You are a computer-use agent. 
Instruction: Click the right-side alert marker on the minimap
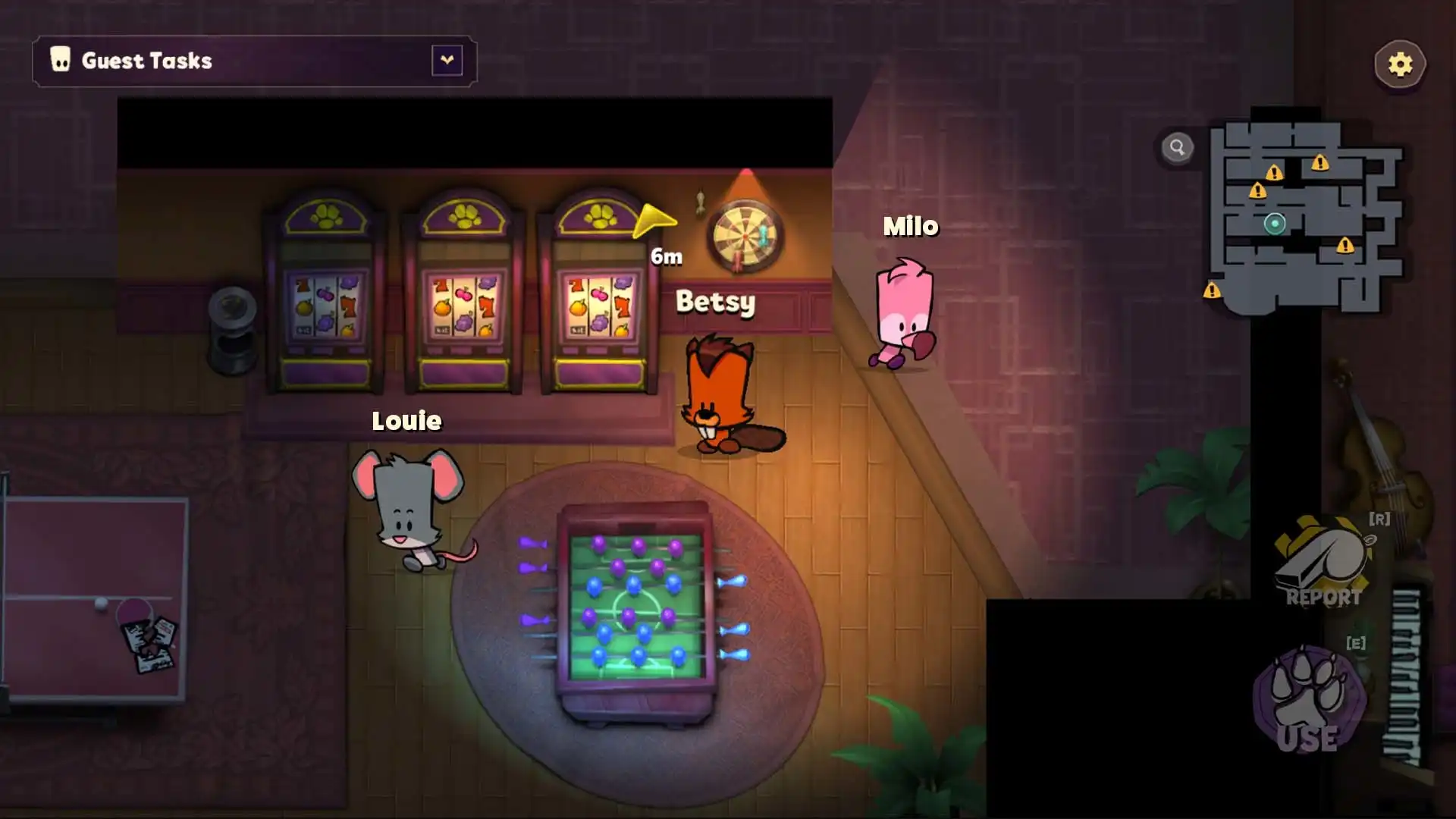click(x=1345, y=246)
